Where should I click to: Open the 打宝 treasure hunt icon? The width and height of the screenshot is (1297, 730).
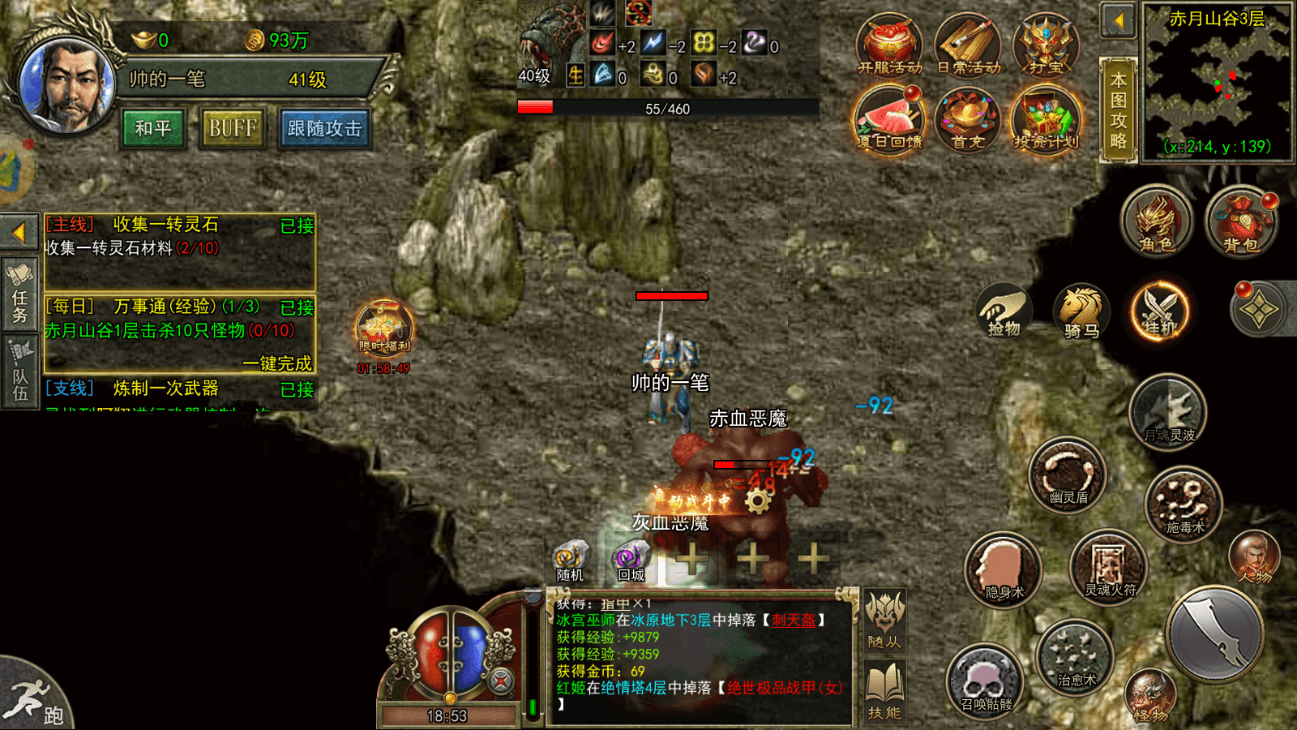tap(1045, 46)
